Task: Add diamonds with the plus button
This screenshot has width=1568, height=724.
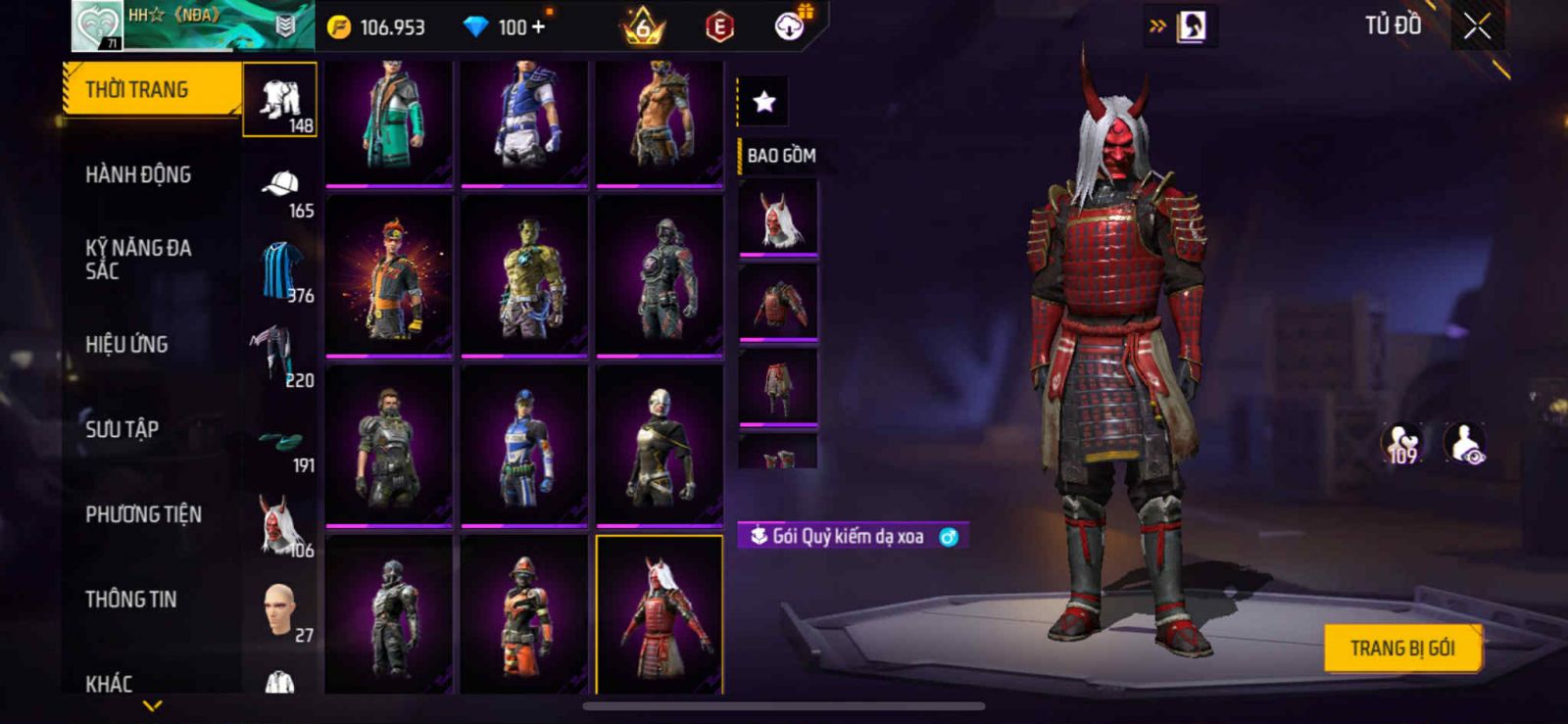Action: pyautogui.click(x=537, y=27)
